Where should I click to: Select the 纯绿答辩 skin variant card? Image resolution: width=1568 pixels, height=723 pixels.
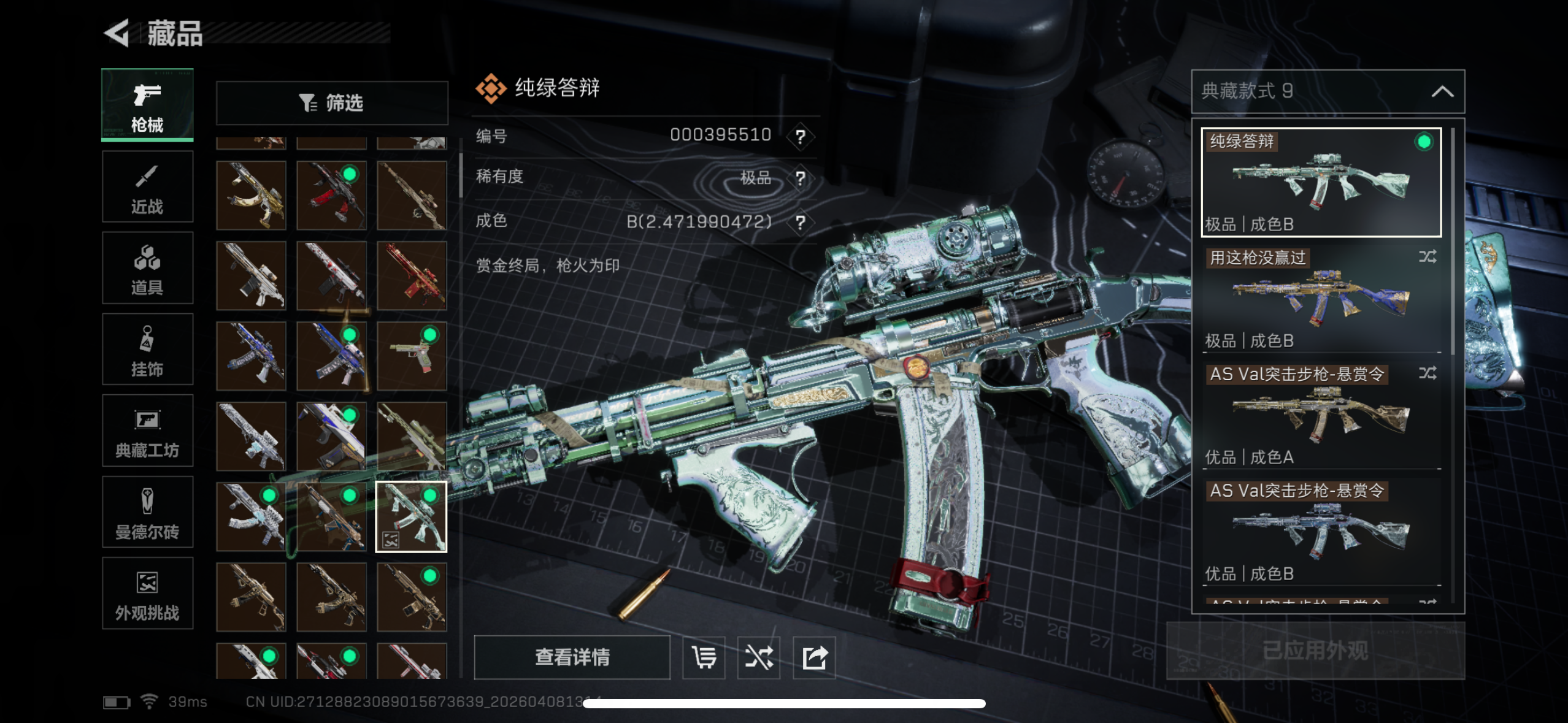click(x=1321, y=182)
